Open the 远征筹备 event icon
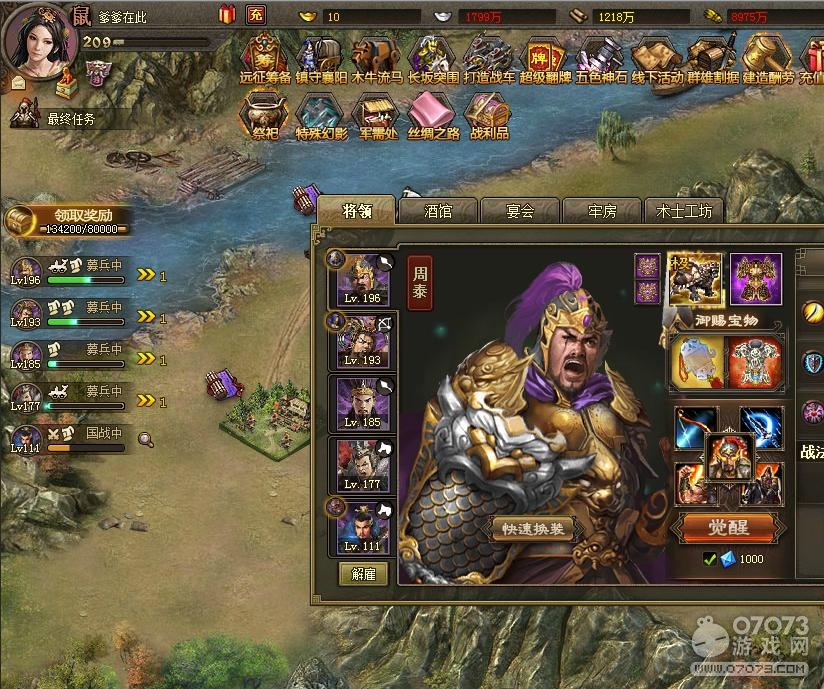 (x=265, y=58)
